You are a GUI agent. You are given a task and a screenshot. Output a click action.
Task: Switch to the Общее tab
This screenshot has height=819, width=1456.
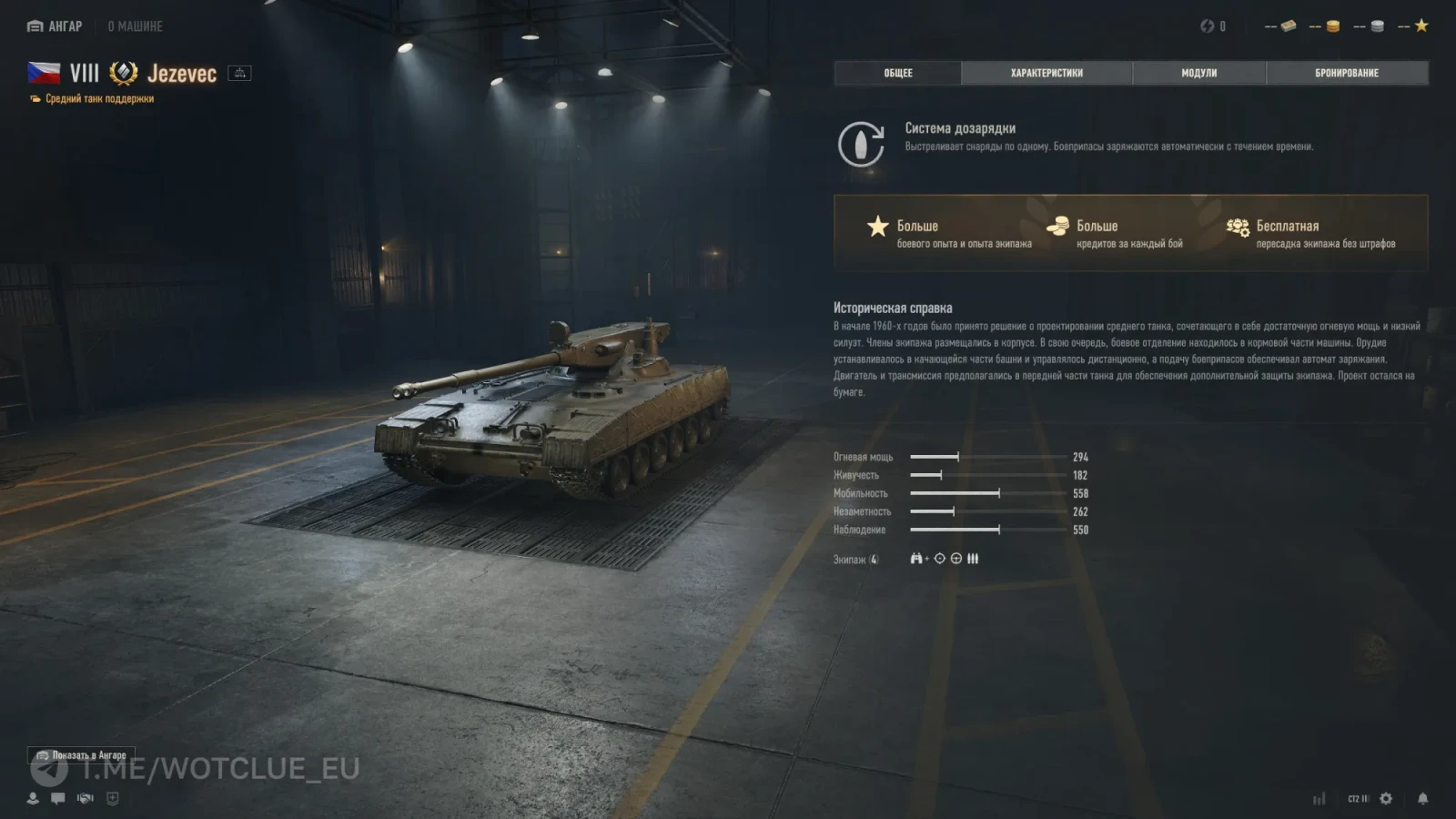[x=897, y=73]
